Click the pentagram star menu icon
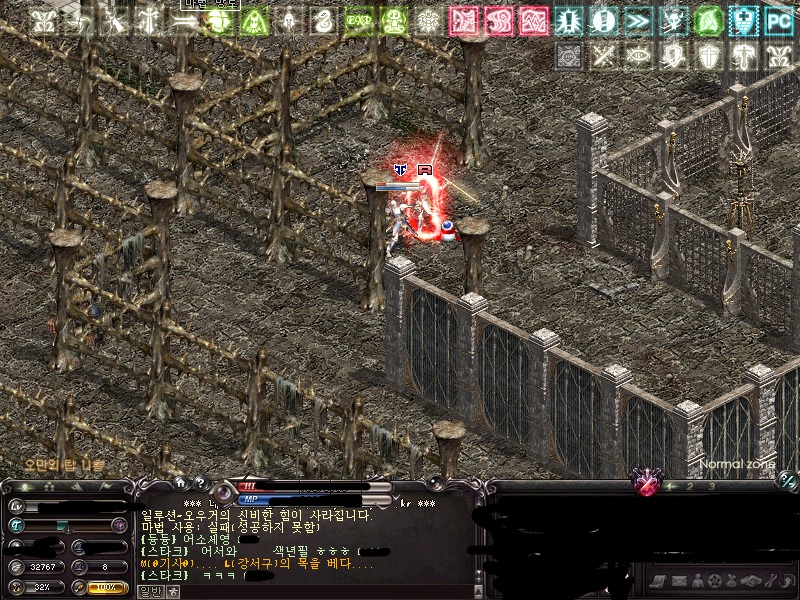The image size is (800, 600). [715, 581]
